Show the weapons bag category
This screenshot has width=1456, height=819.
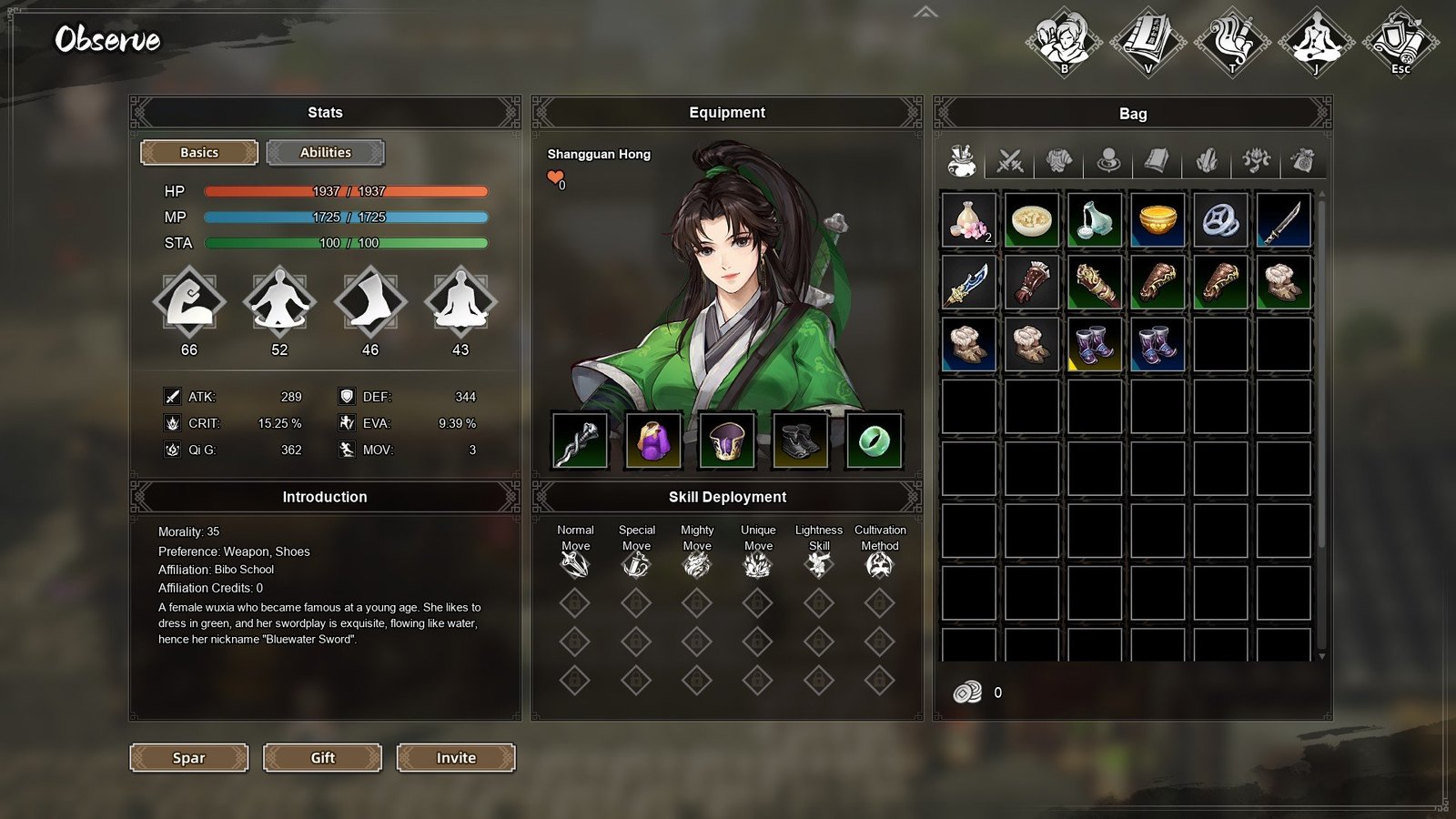point(1010,161)
